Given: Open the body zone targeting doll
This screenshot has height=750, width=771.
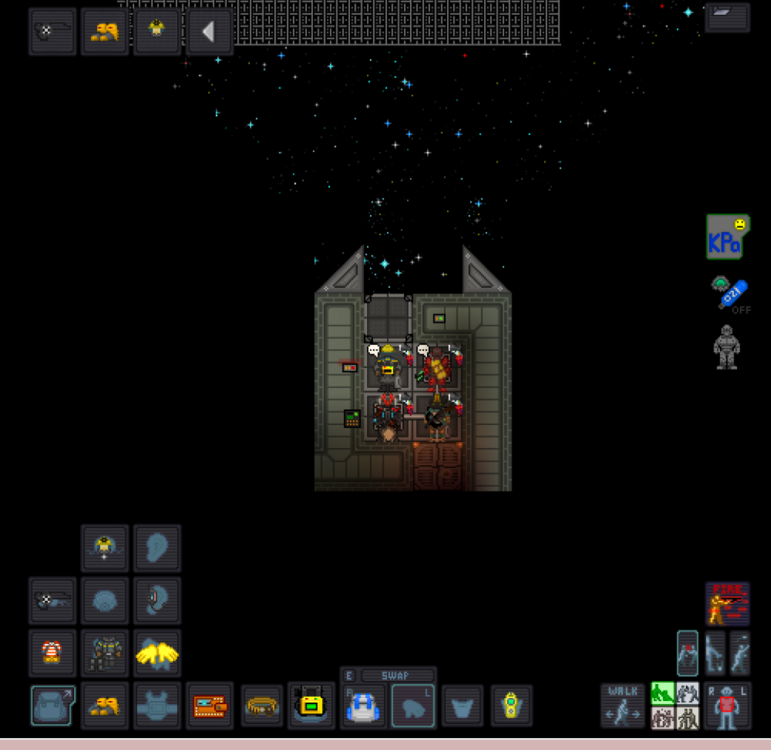Looking at the screenshot, I should click(727, 706).
